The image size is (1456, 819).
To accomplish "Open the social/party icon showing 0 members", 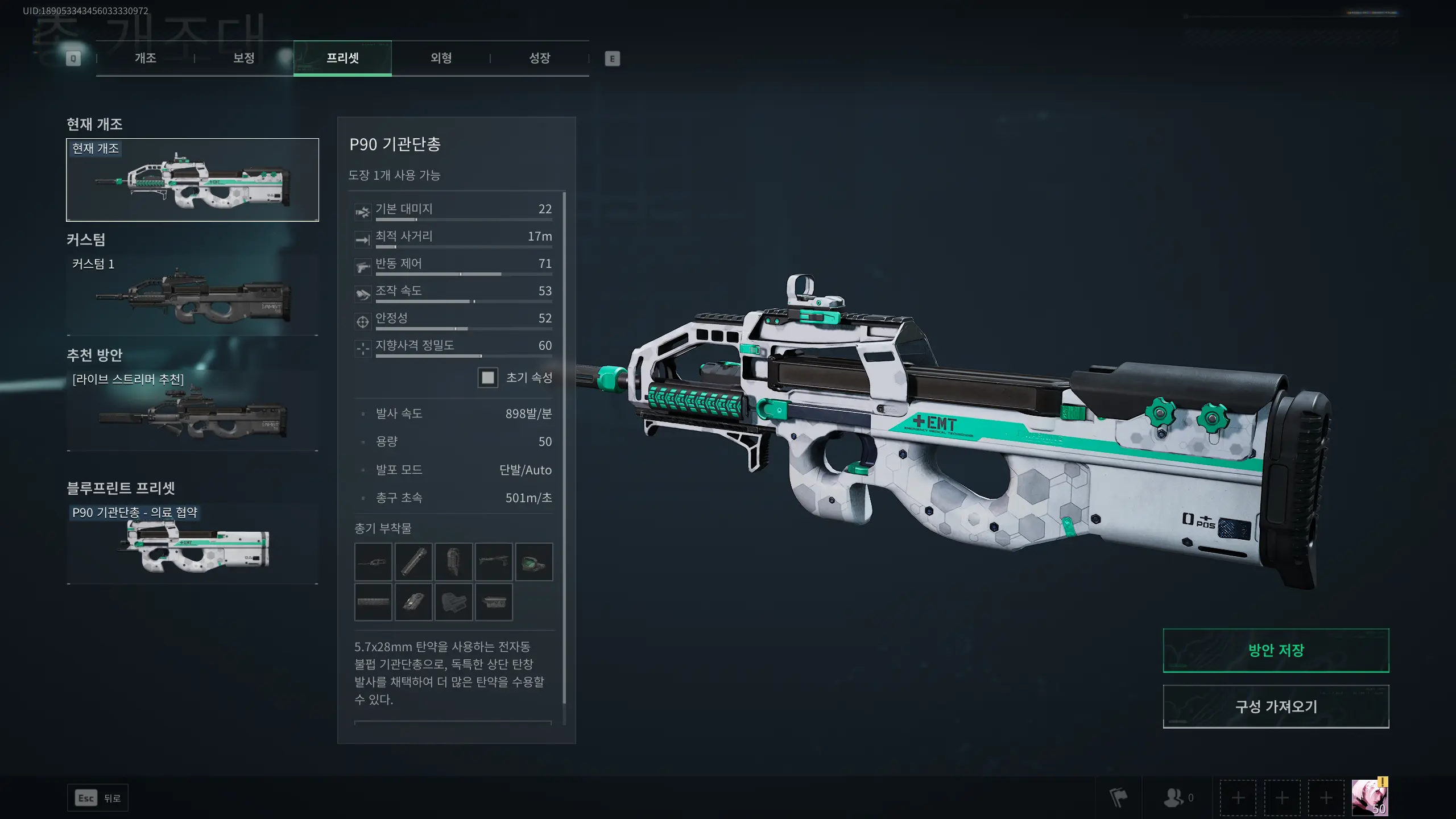I will point(1172,797).
